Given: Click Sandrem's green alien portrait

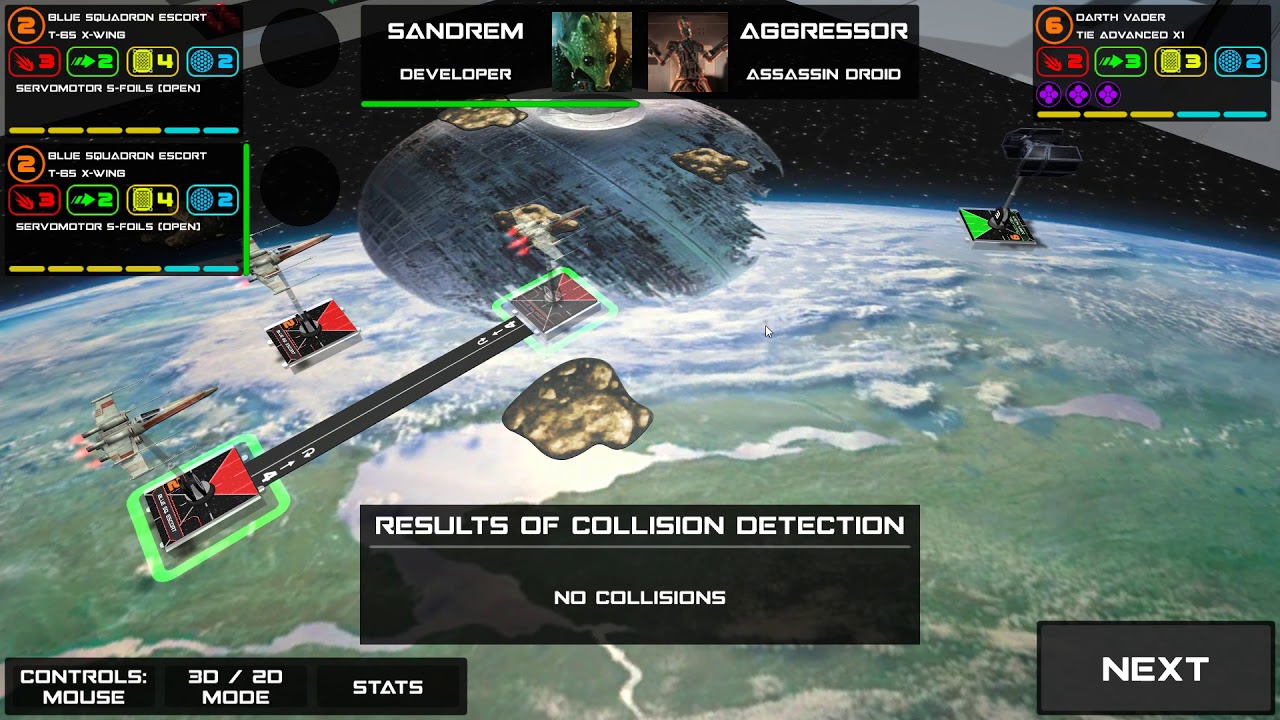Looking at the screenshot, I should tap(592, 52).
